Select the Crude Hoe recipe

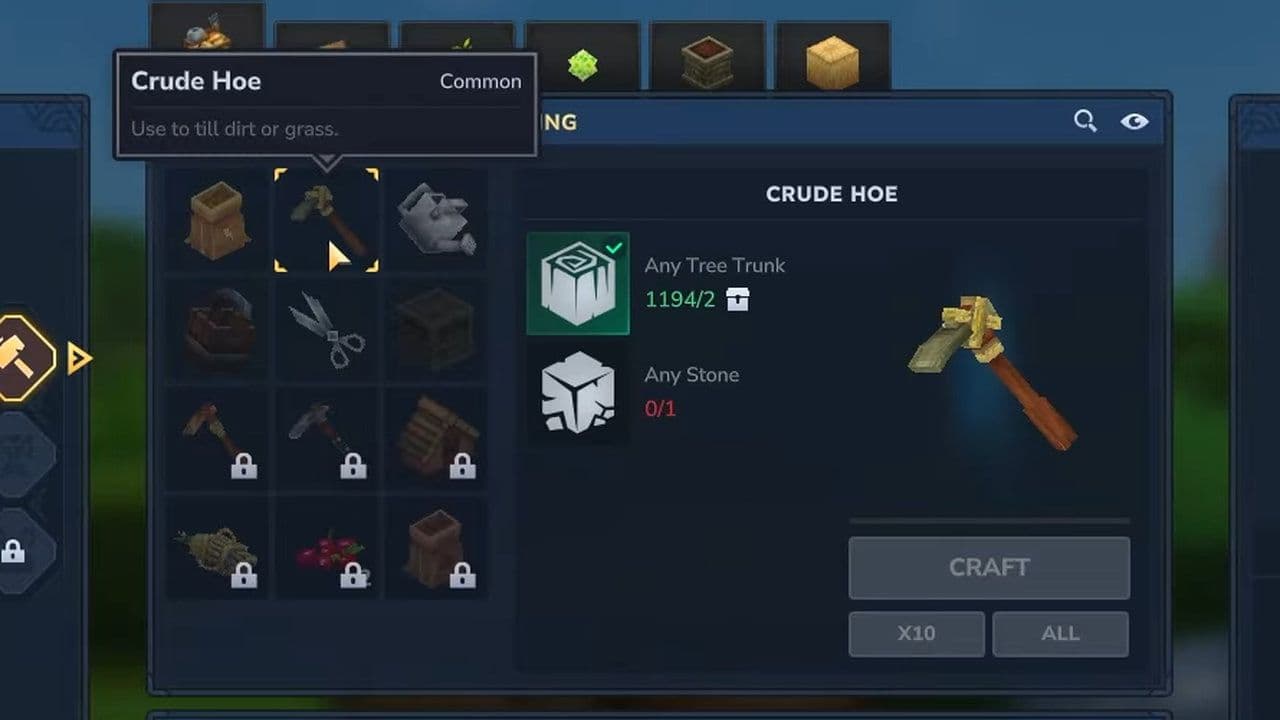click(x=325, y=218)
